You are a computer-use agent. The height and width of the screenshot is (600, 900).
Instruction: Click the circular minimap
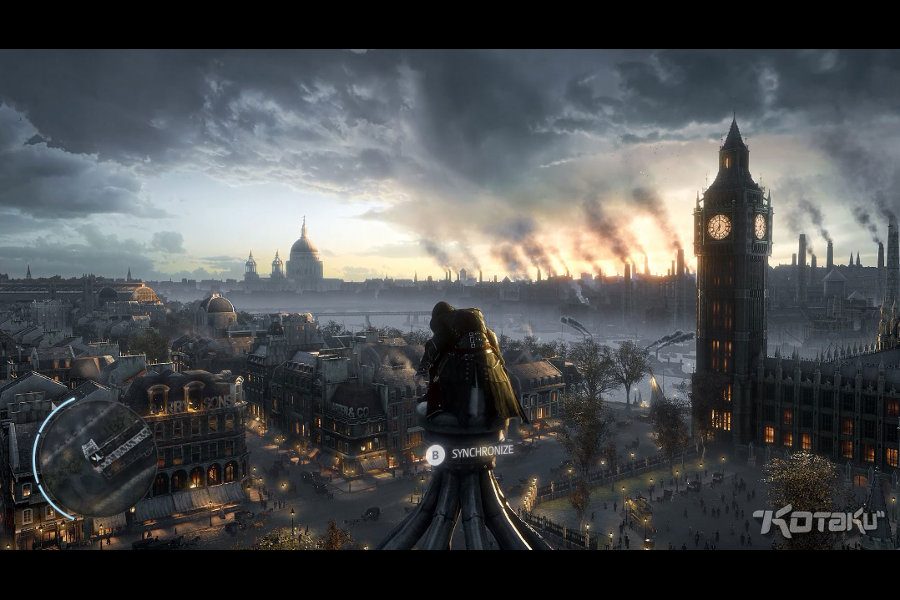[x=96, y=458]
